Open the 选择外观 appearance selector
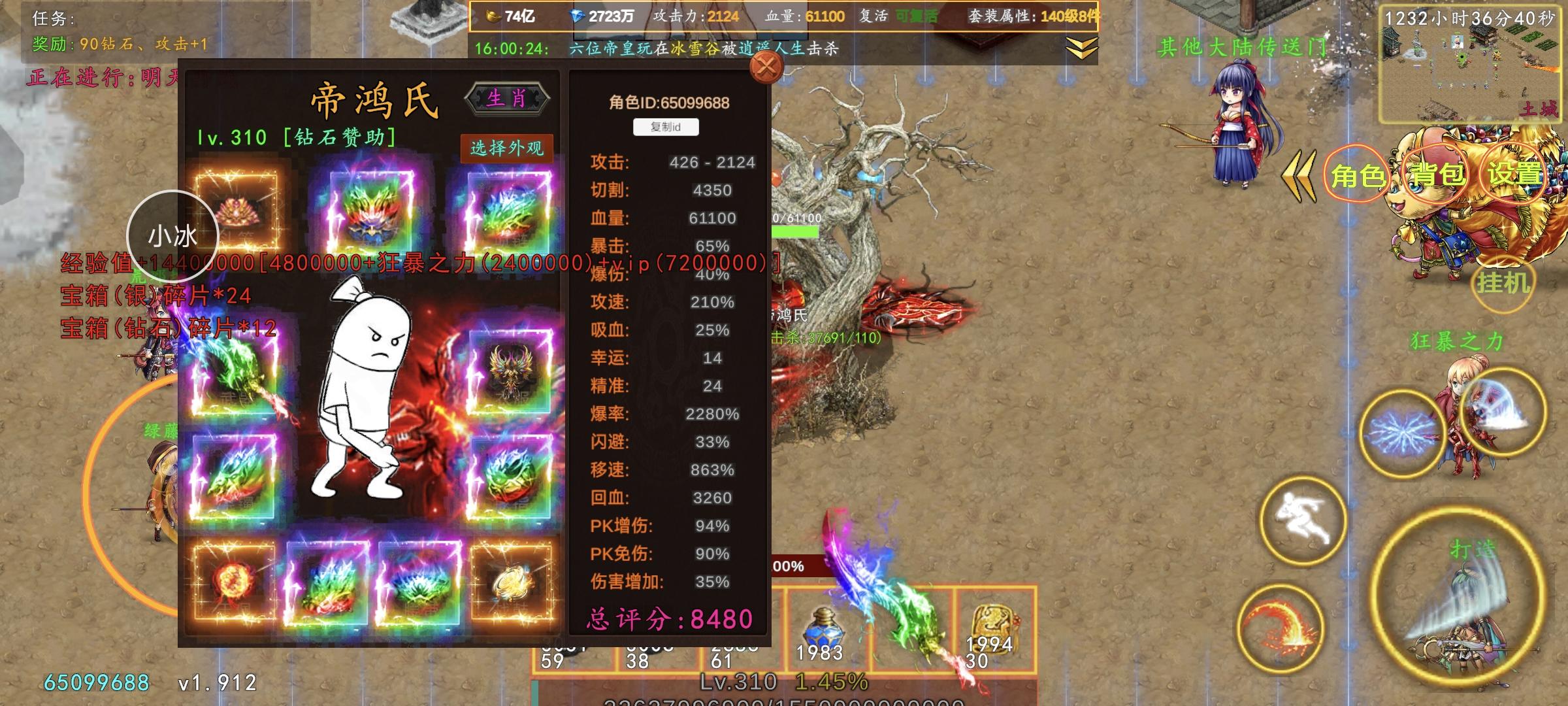The image size is (1568, 706). (x=508, y=149)
